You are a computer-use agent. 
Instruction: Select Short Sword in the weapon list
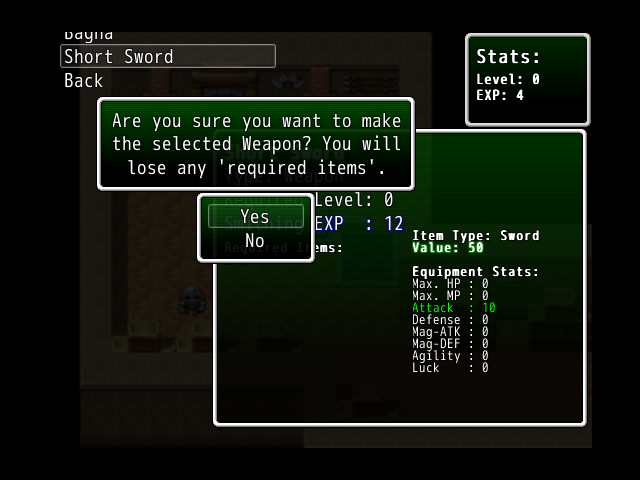pyautogui.click(x=167, y=57)
